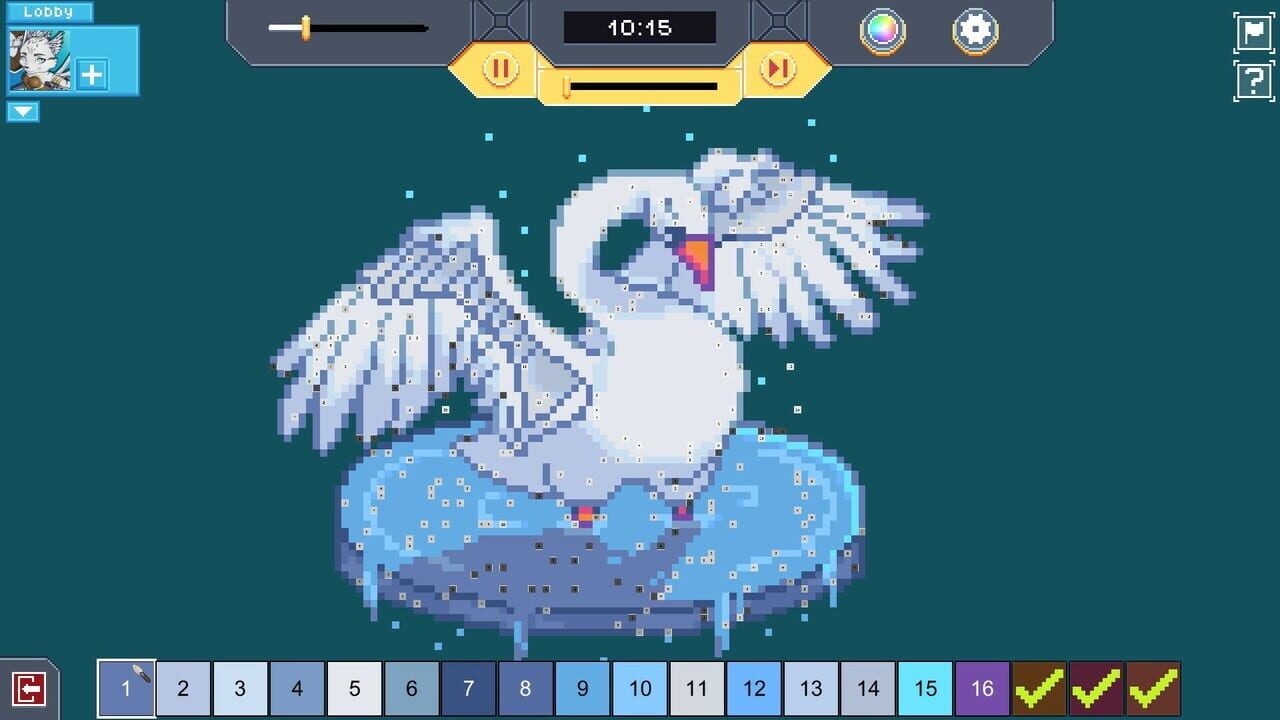Select color number 1 with the brush

click(126, 688)
